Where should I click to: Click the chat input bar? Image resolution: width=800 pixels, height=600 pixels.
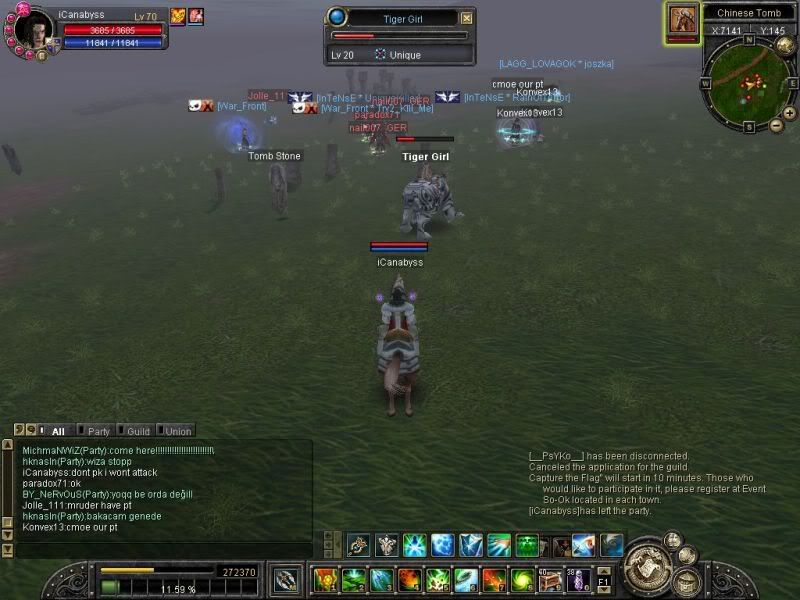tap(160, 550)
